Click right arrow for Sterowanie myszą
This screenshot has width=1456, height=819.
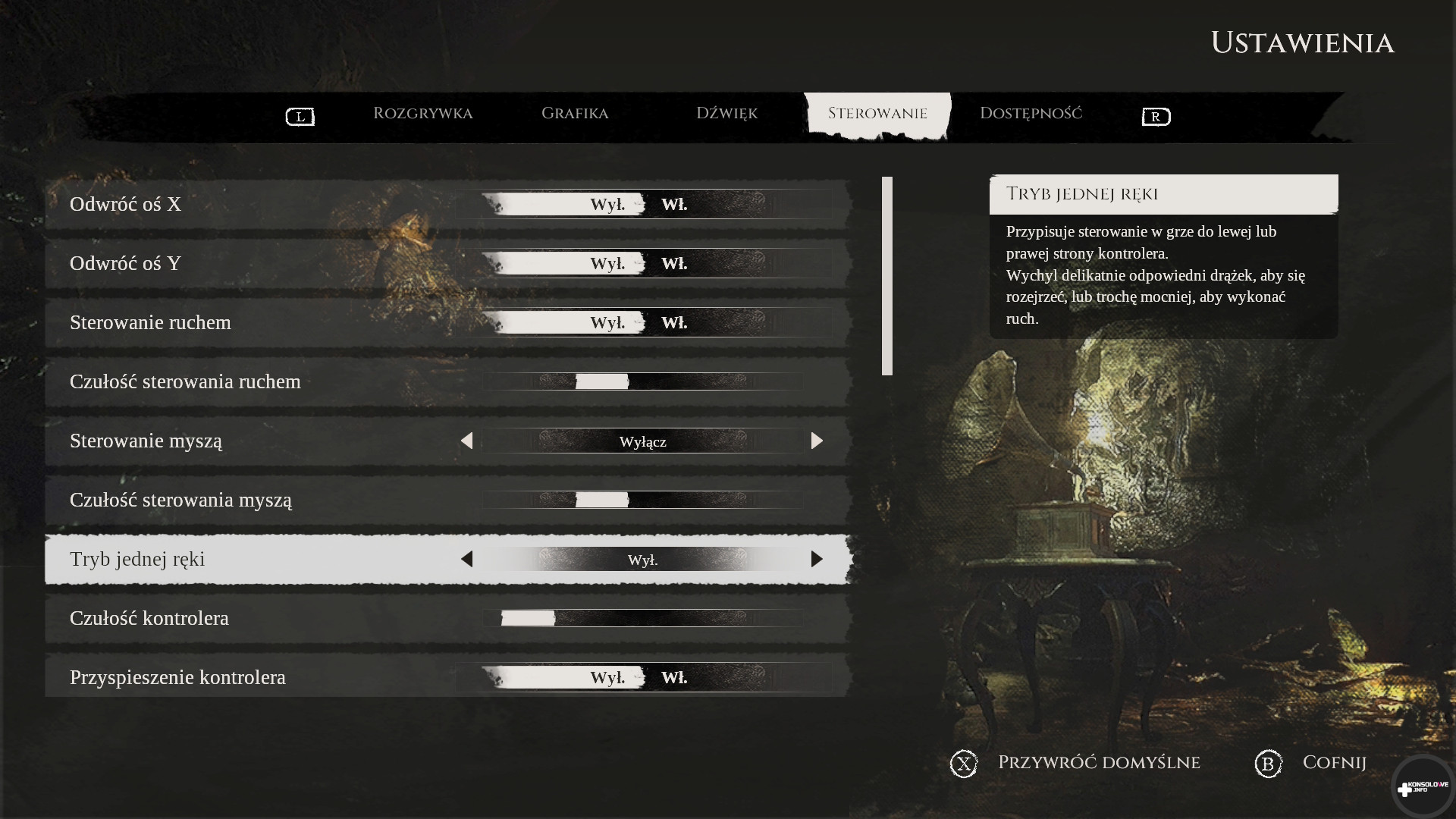tap(817, 441)
